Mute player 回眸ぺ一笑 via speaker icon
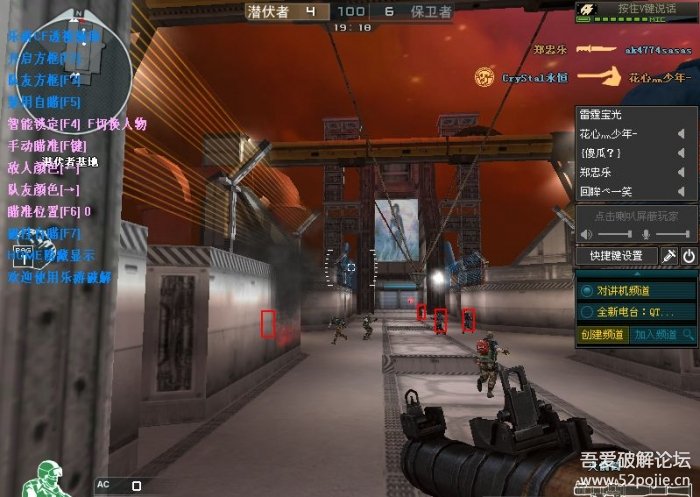Screen dimensions: 700x497 (680, 191)
